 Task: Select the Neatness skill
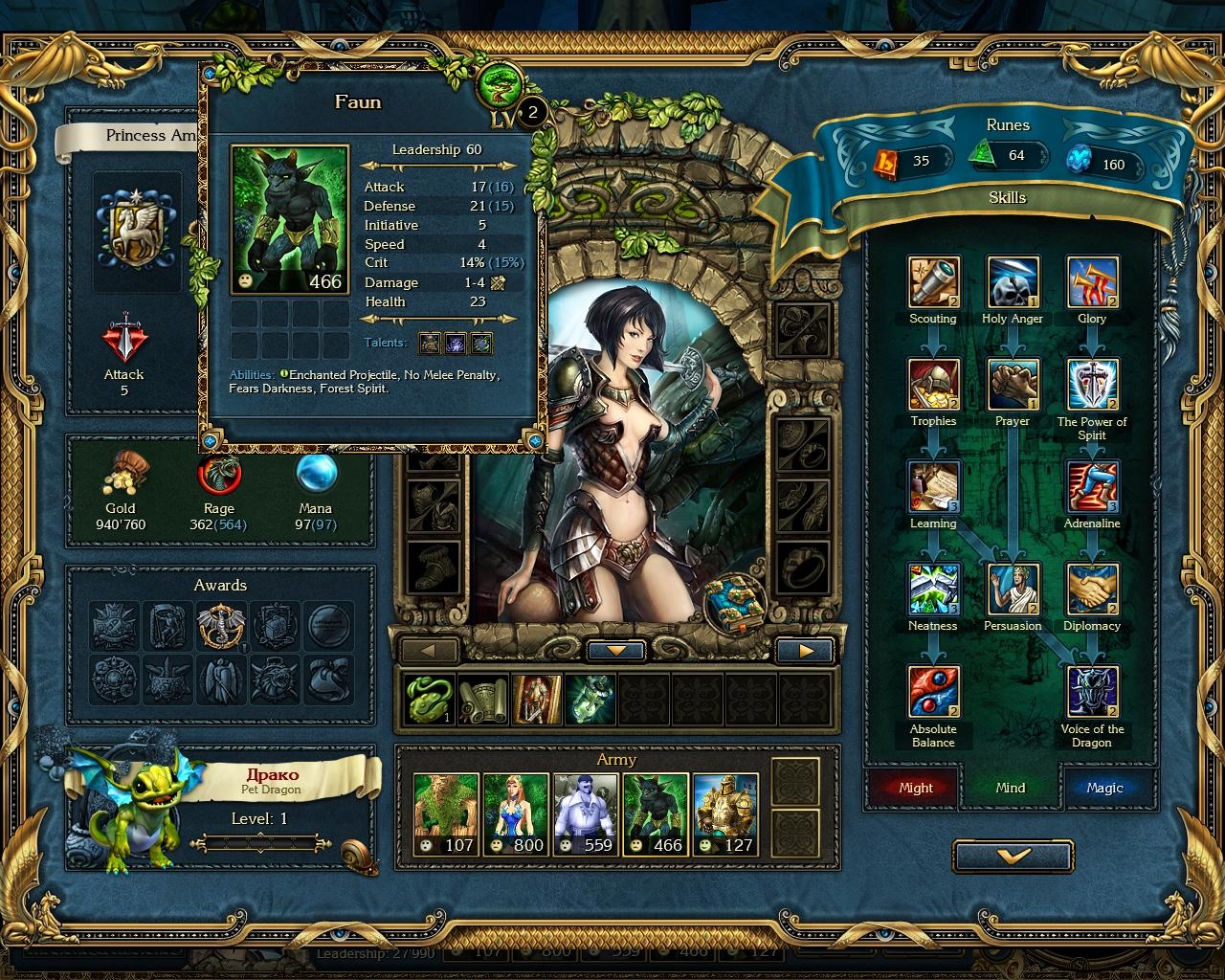pos(932,588)
